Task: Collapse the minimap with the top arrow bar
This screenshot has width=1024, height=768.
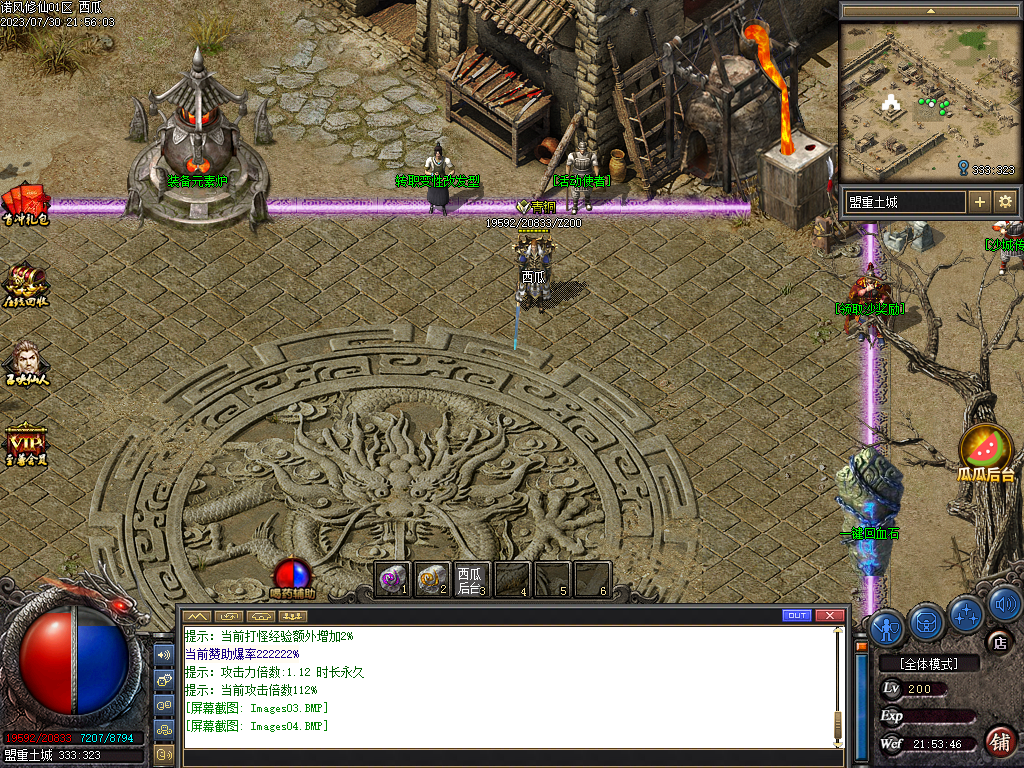Action: (x=931, y=10)
